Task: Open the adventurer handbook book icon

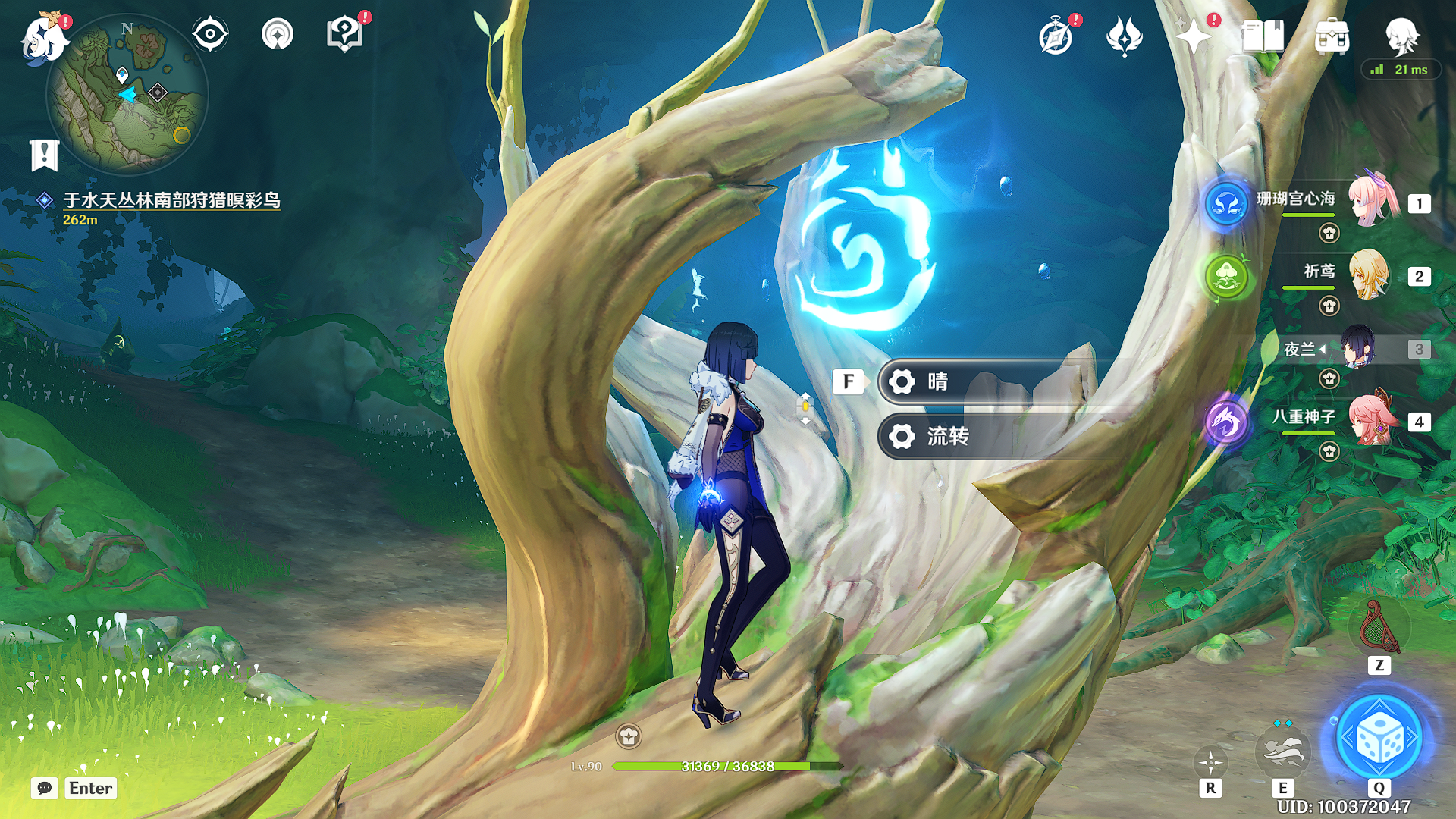Action: [x=1263, y=36]
